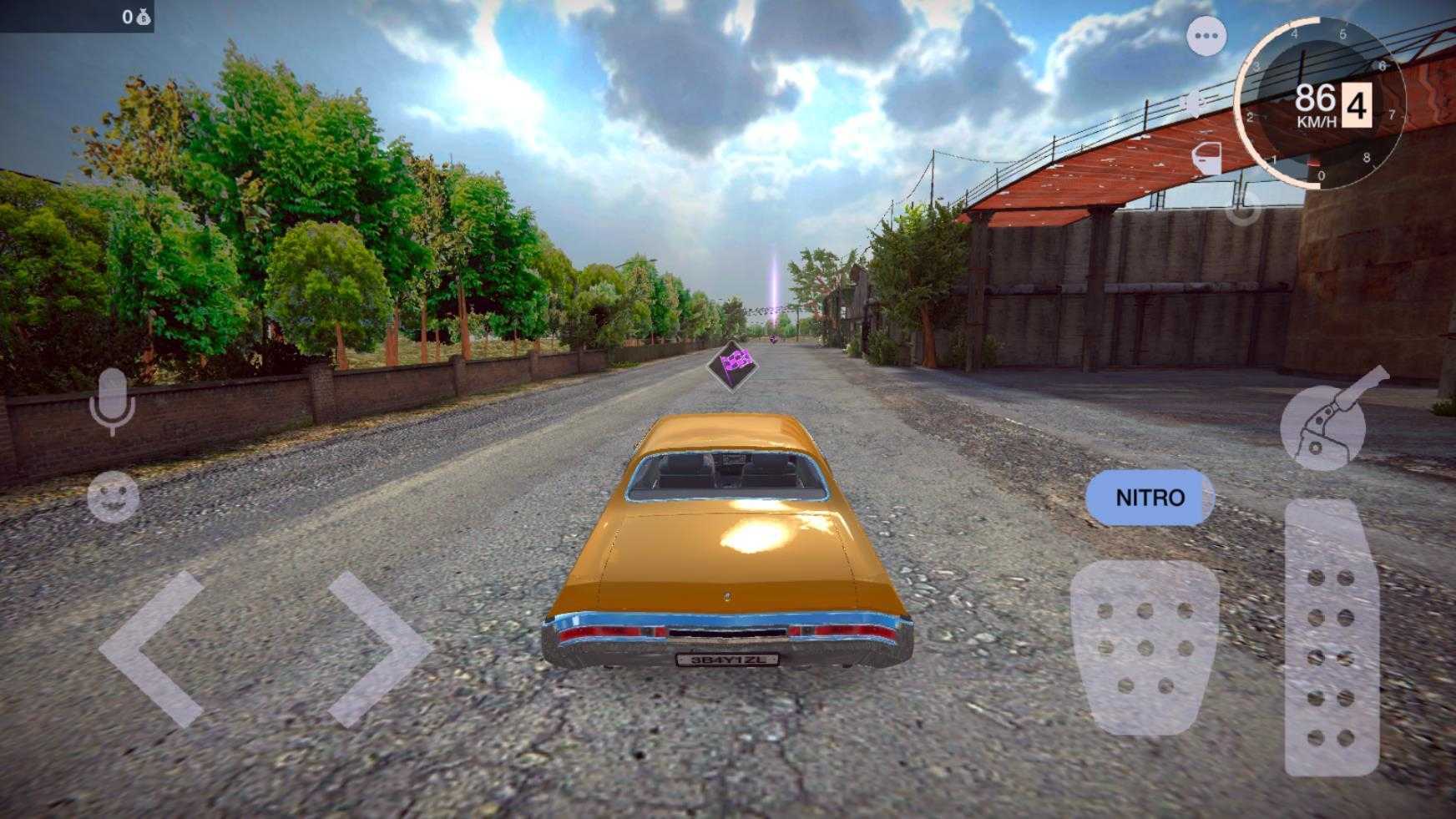Tap the car door icon
This screenshot has height=819, width=1456.
[1206, 158]
